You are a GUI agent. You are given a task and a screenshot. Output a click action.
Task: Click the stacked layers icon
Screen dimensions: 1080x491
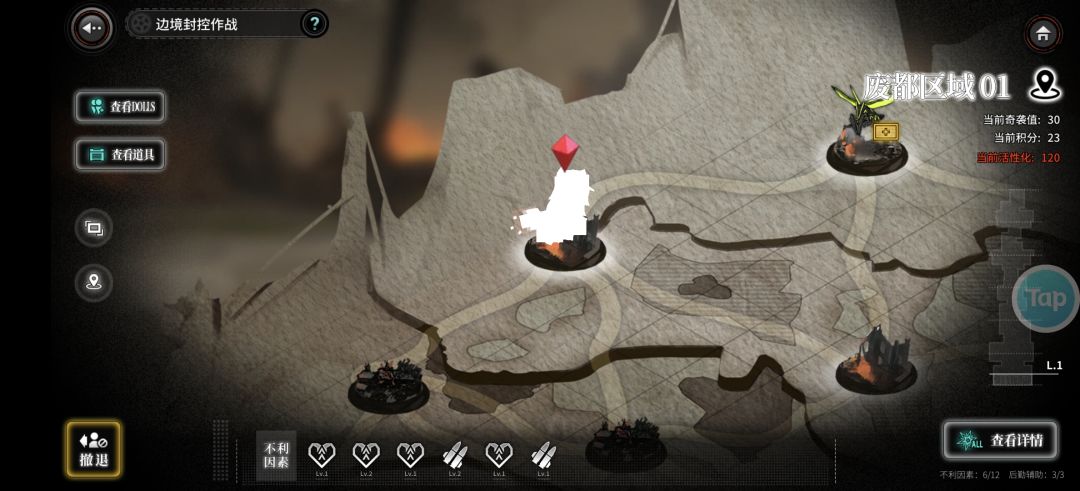(94, 228)
